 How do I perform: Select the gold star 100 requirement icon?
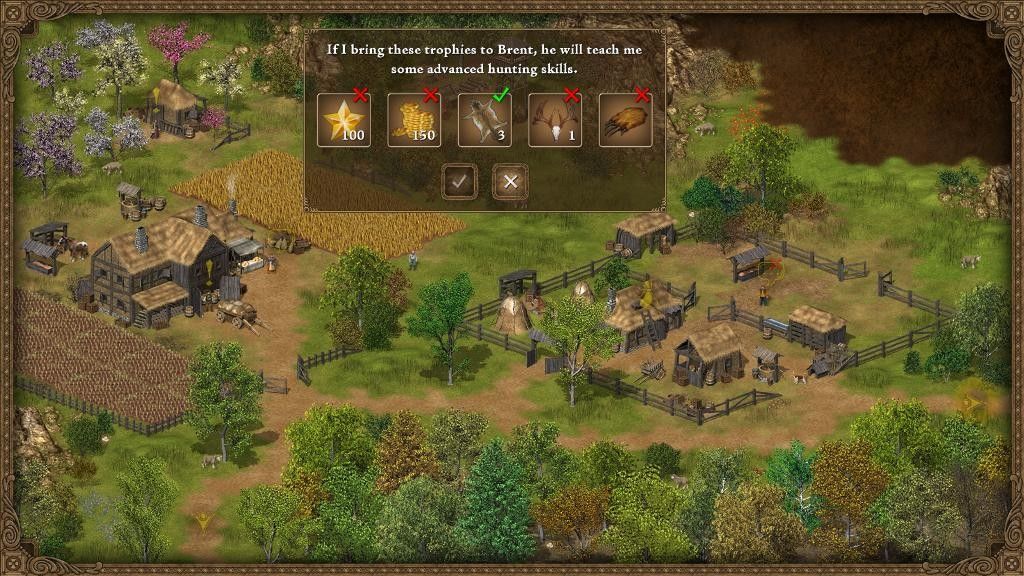coord(344,120)
